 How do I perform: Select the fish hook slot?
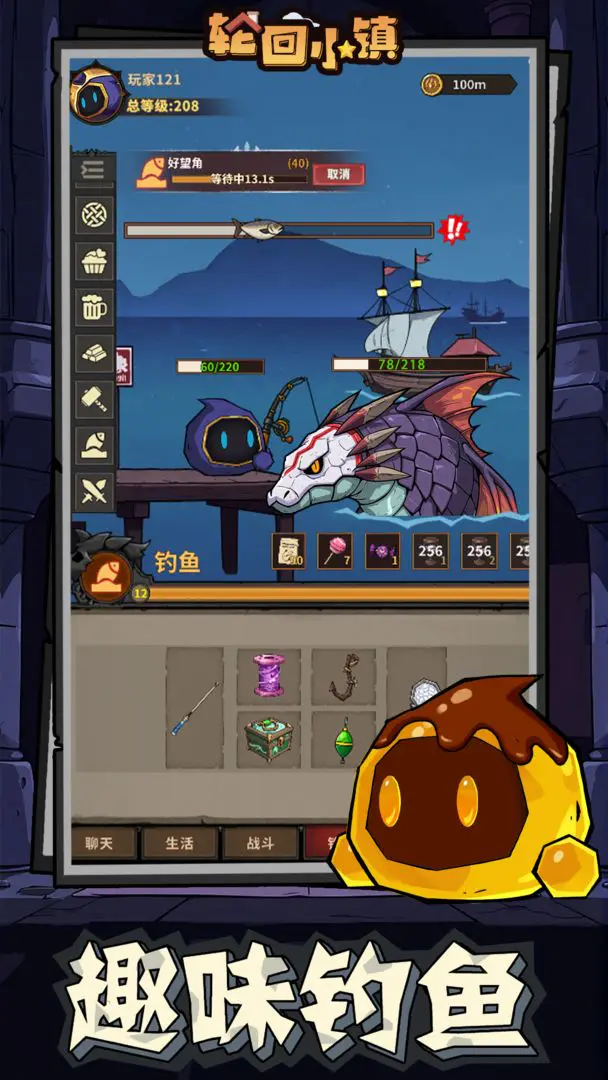tap(343, 677)
